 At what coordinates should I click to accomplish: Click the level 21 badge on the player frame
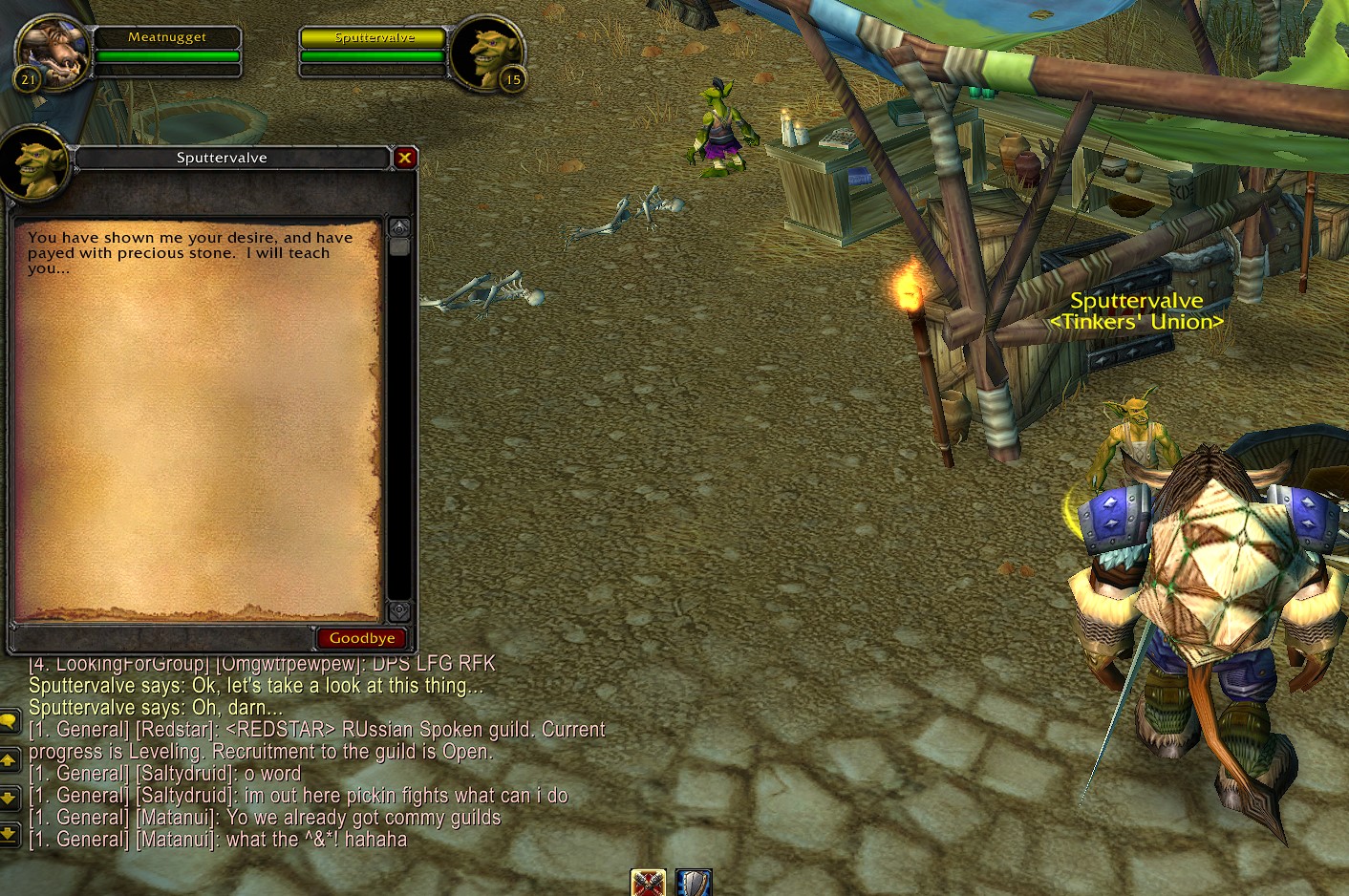point(27,80)
